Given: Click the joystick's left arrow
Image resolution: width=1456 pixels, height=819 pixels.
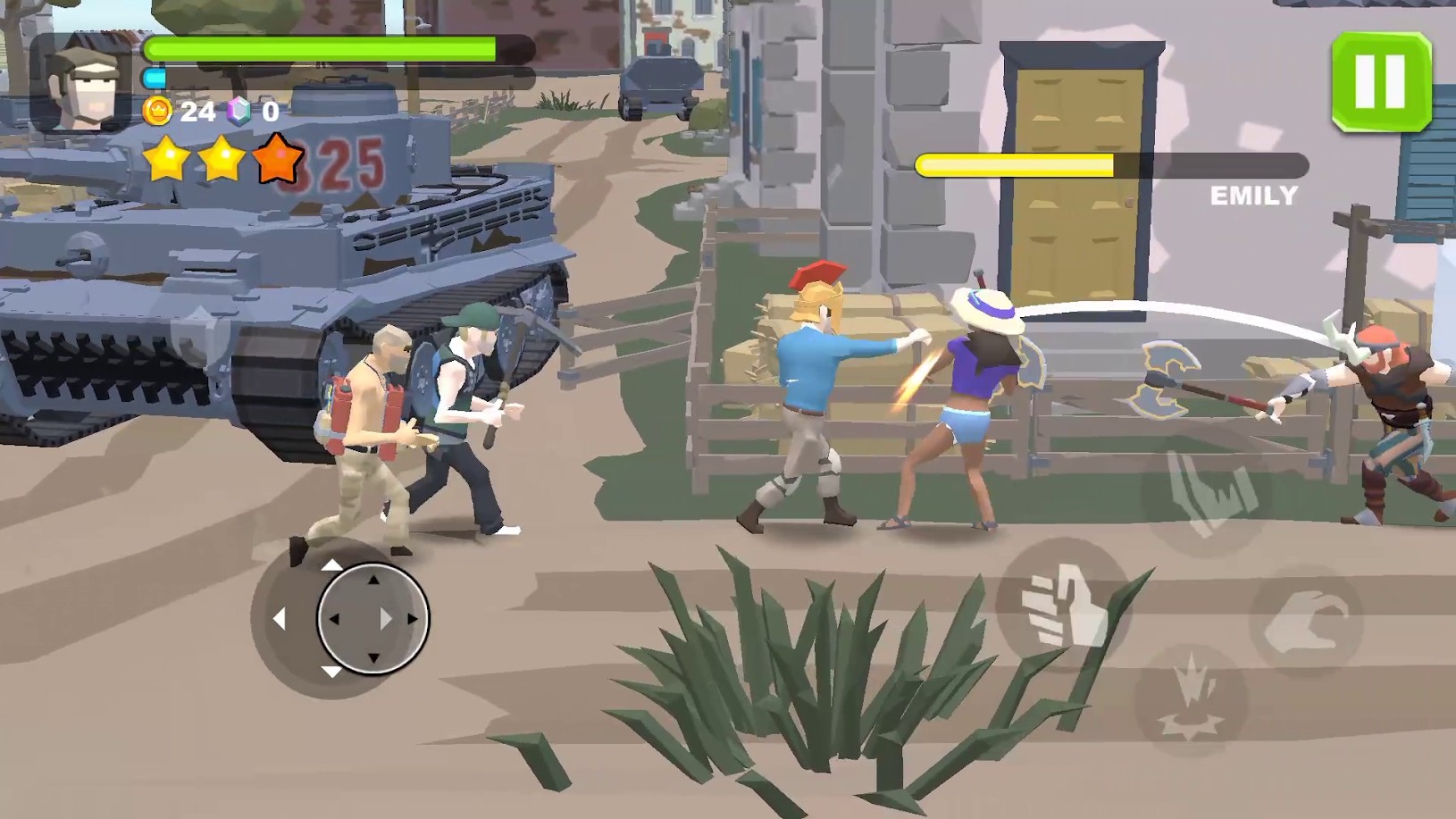Looking at the screenshot, I should point(280,618).
